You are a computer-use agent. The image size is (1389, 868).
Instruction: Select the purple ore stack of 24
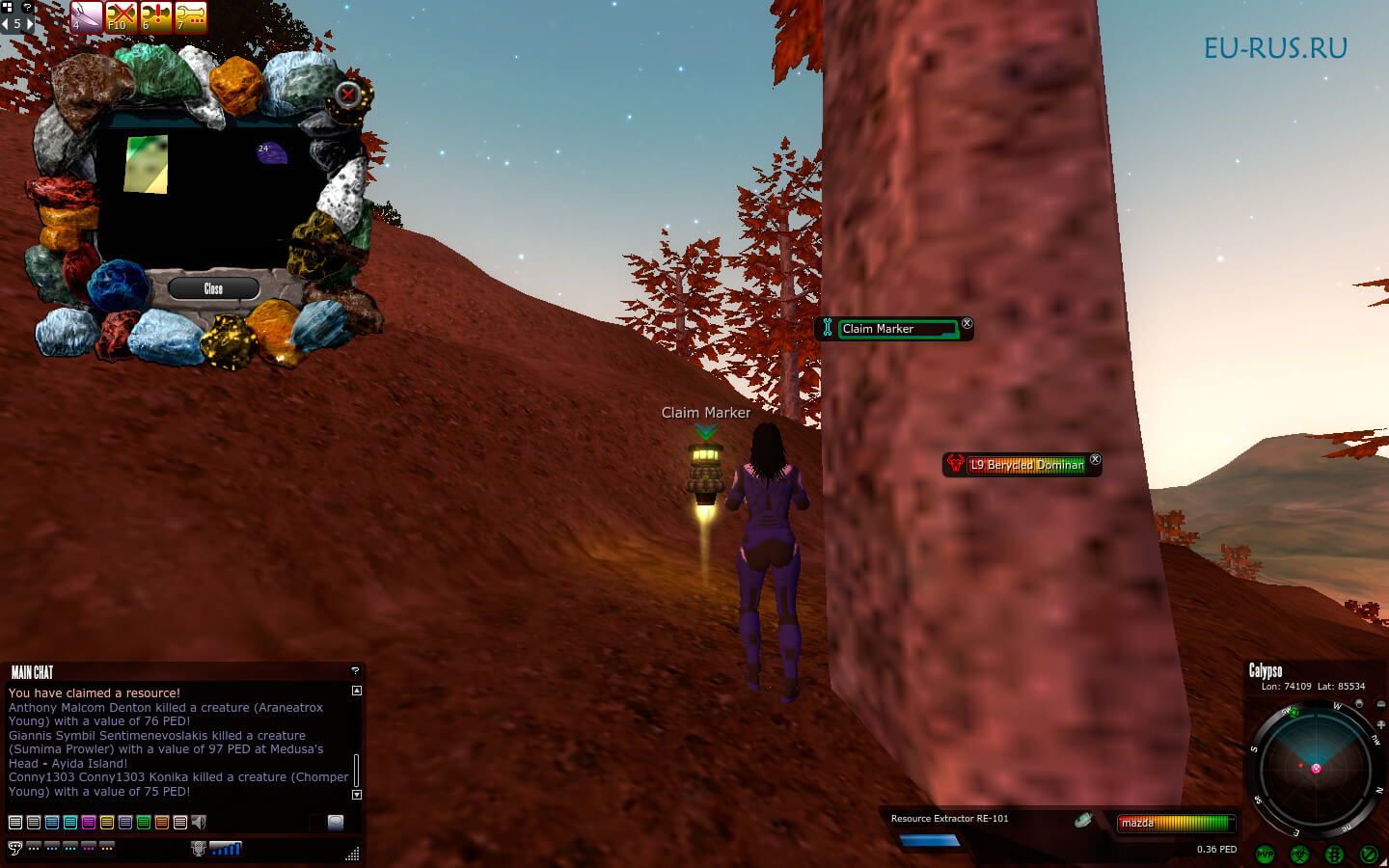click(272, 153)
